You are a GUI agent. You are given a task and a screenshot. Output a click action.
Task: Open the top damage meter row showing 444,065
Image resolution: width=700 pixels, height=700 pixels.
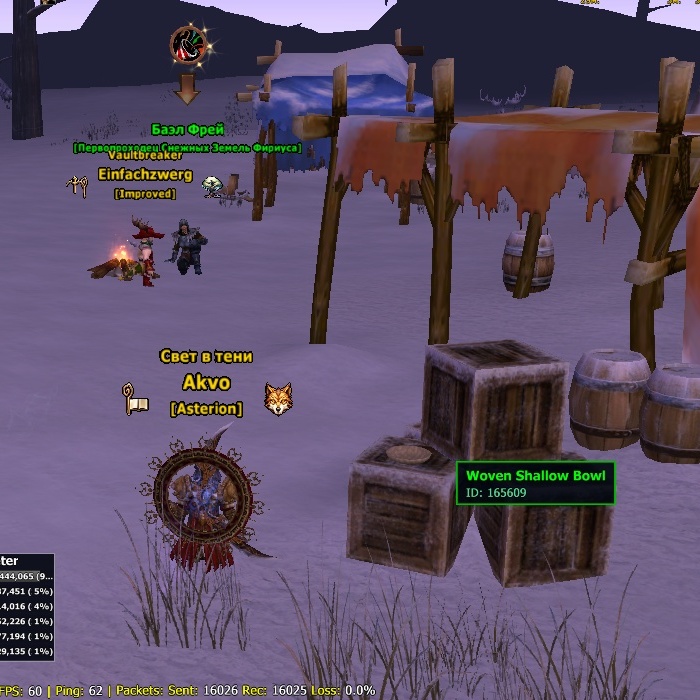click(26, 576)
